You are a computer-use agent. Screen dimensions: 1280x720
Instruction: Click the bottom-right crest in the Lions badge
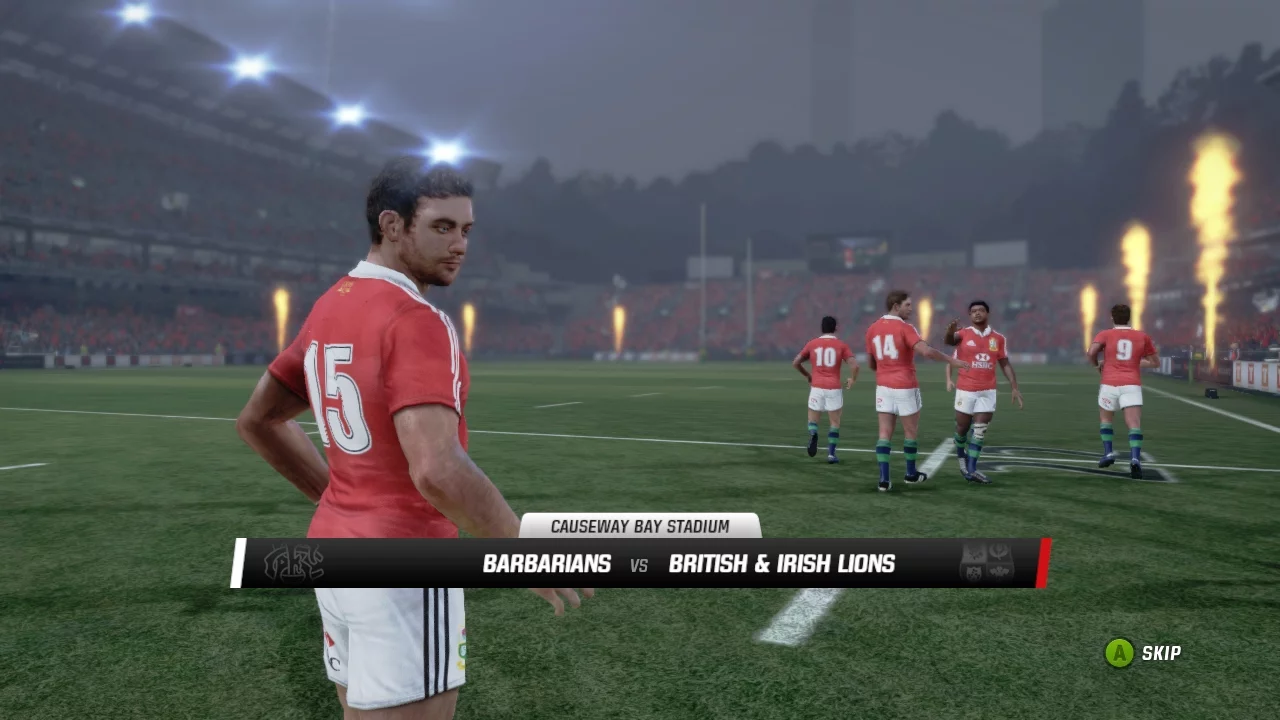pyautogui.click(x=999, y=571)
